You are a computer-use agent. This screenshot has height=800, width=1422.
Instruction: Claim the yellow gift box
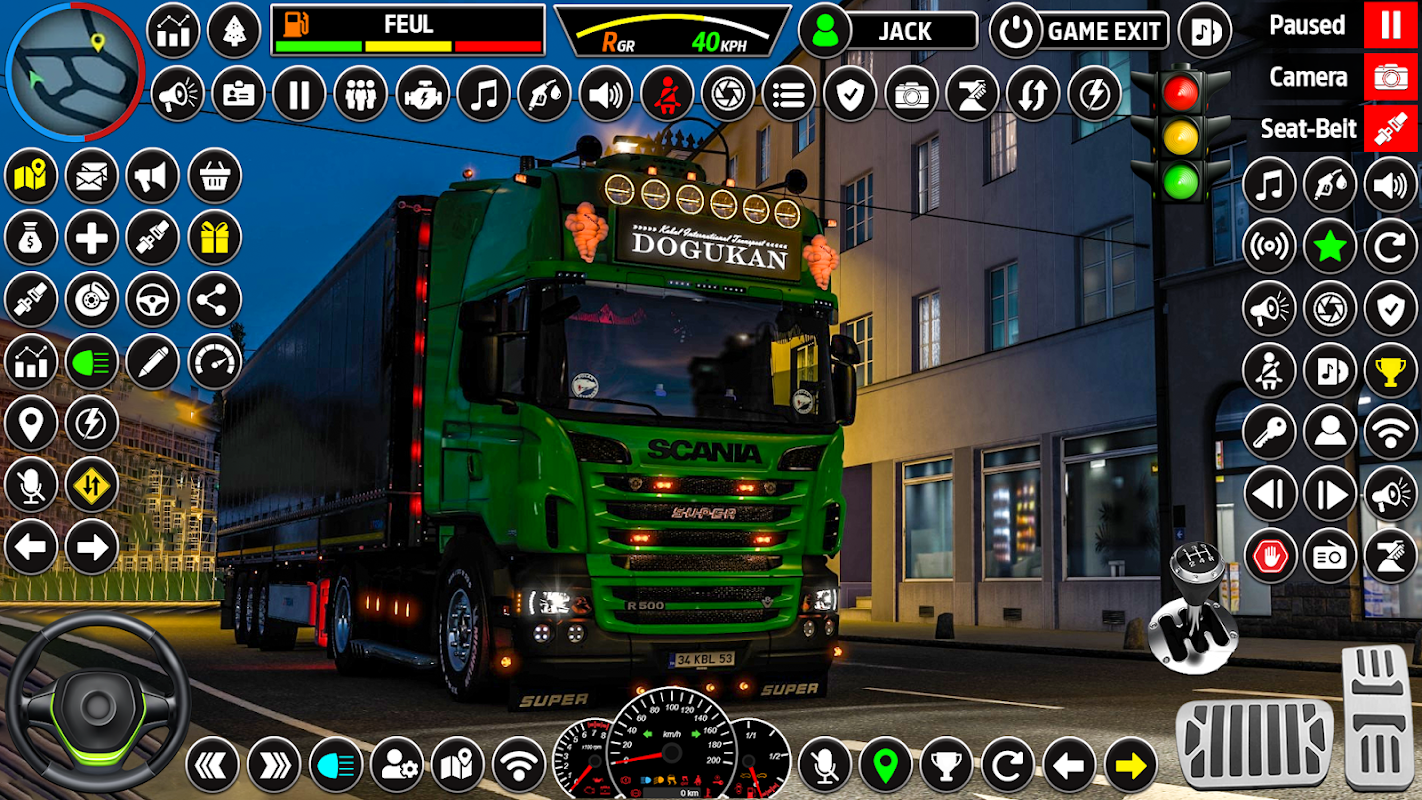tap(215, 237)
